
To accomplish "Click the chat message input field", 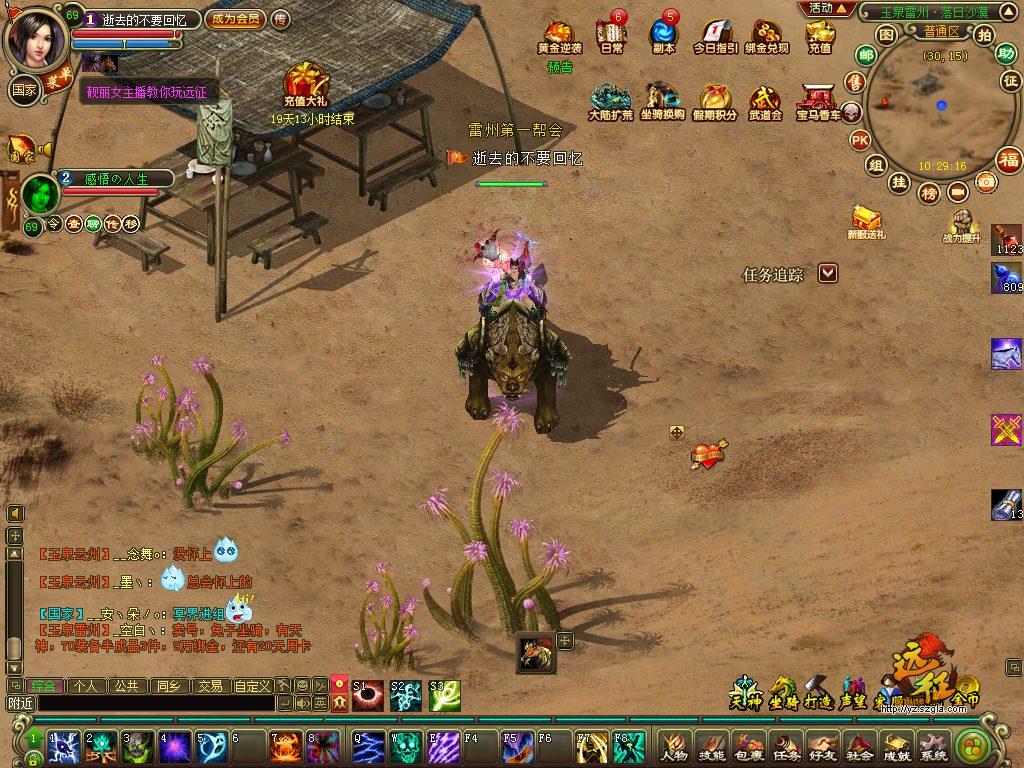I will [x=155, y=704].
